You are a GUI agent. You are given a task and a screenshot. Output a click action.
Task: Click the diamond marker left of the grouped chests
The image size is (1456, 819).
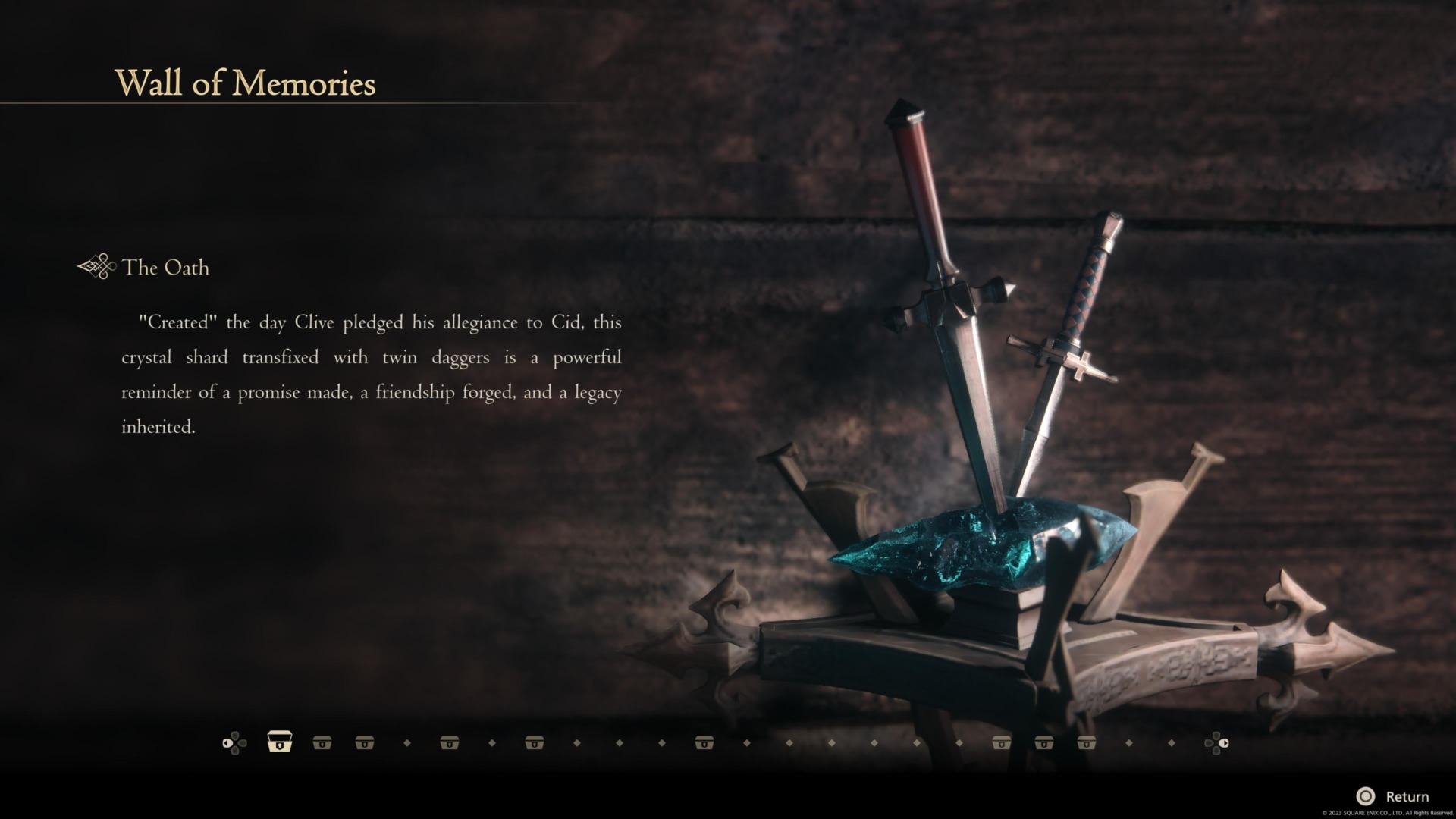[x=958, y=742]
